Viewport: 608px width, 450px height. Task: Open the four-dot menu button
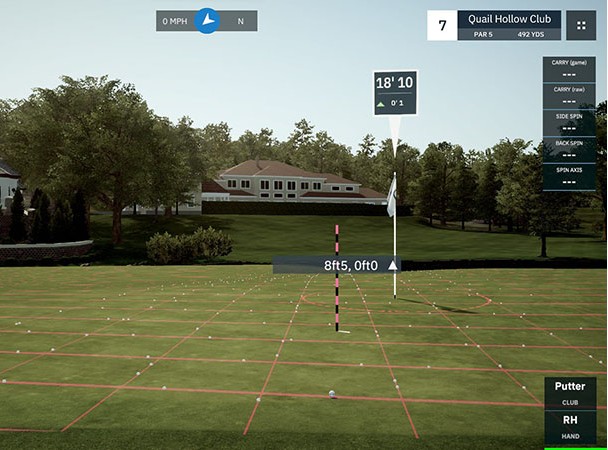[x=580, y=26]
